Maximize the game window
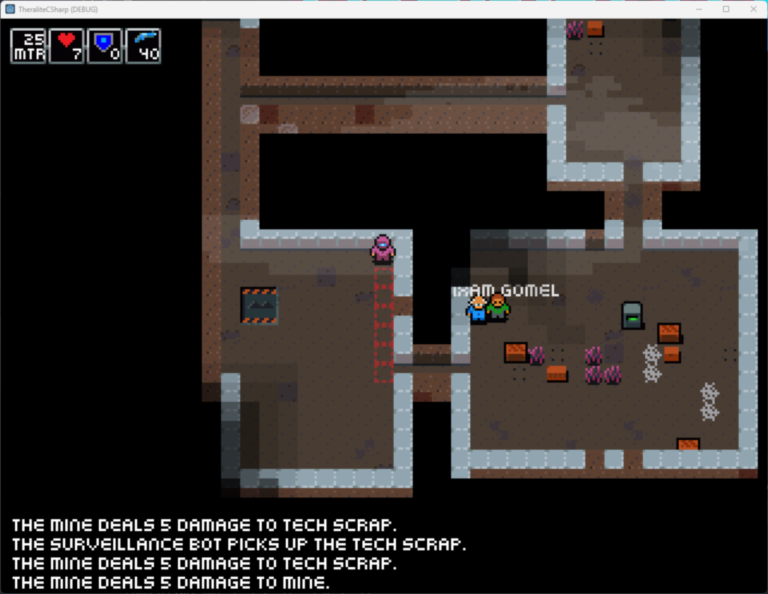The image size is (768, 594). [725, 9]
